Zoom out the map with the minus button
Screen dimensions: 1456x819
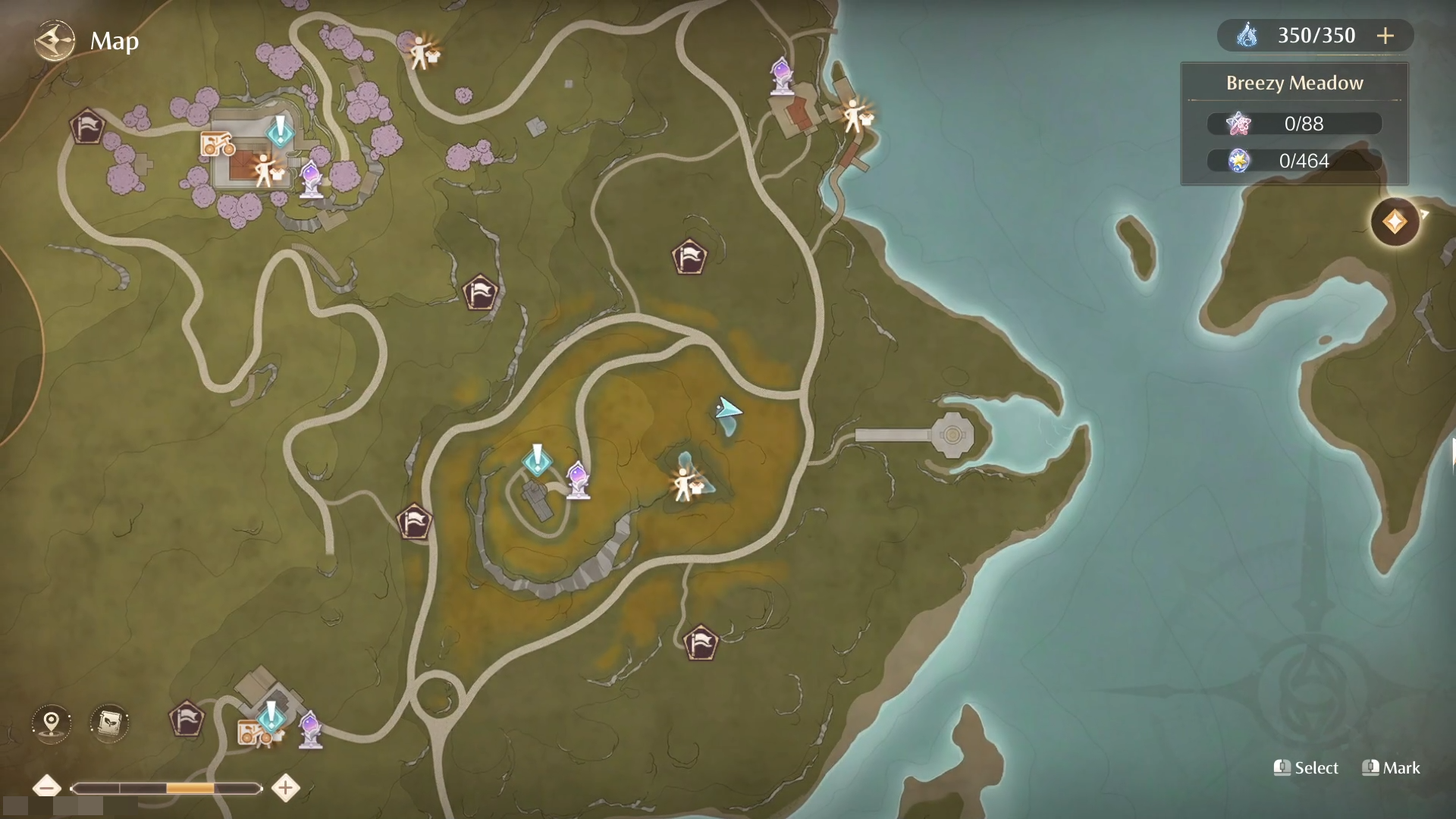[x=47, y=787]
